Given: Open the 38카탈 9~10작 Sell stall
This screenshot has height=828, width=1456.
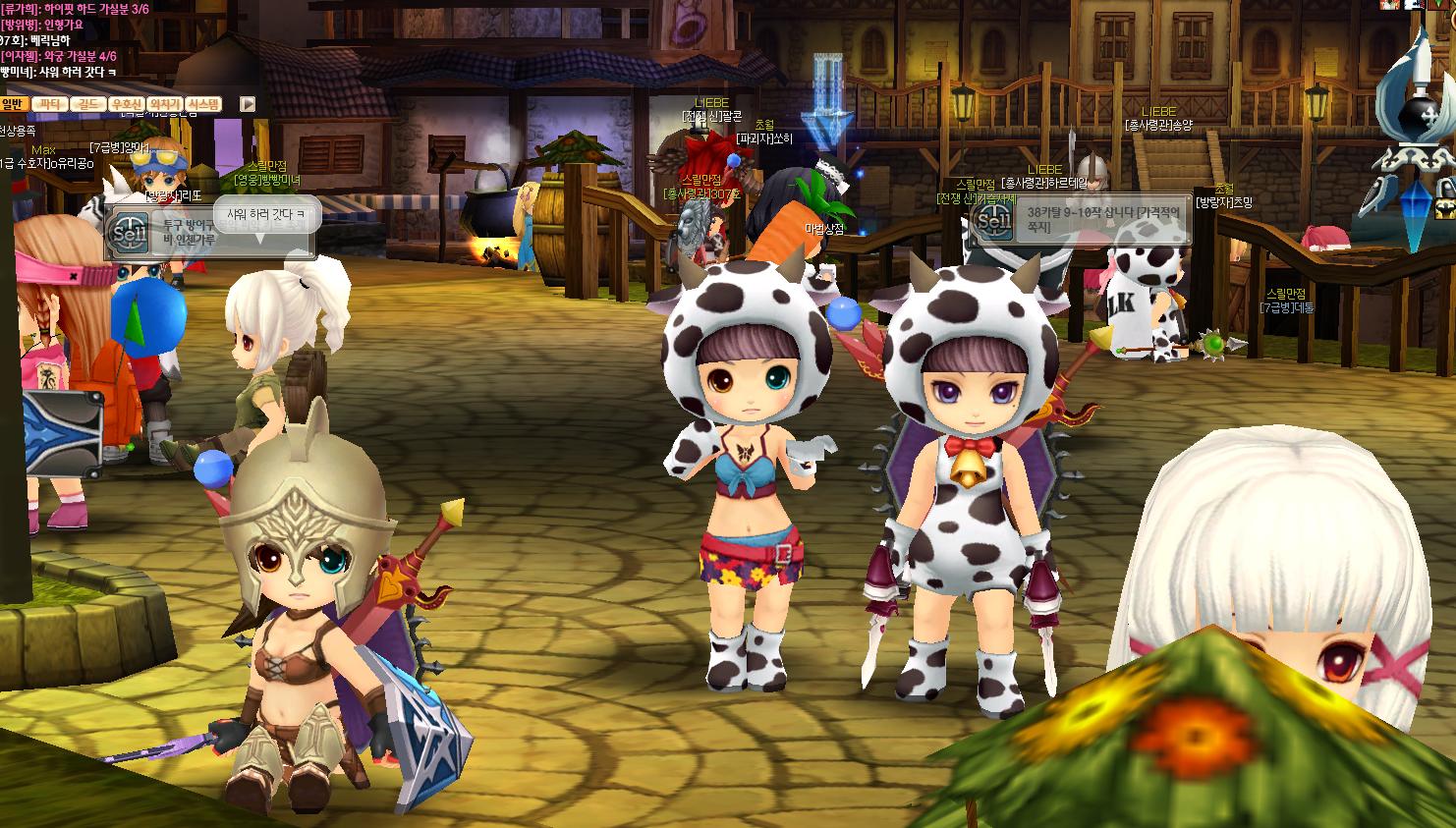Looking at the screenshot, I should click(995, 220).
